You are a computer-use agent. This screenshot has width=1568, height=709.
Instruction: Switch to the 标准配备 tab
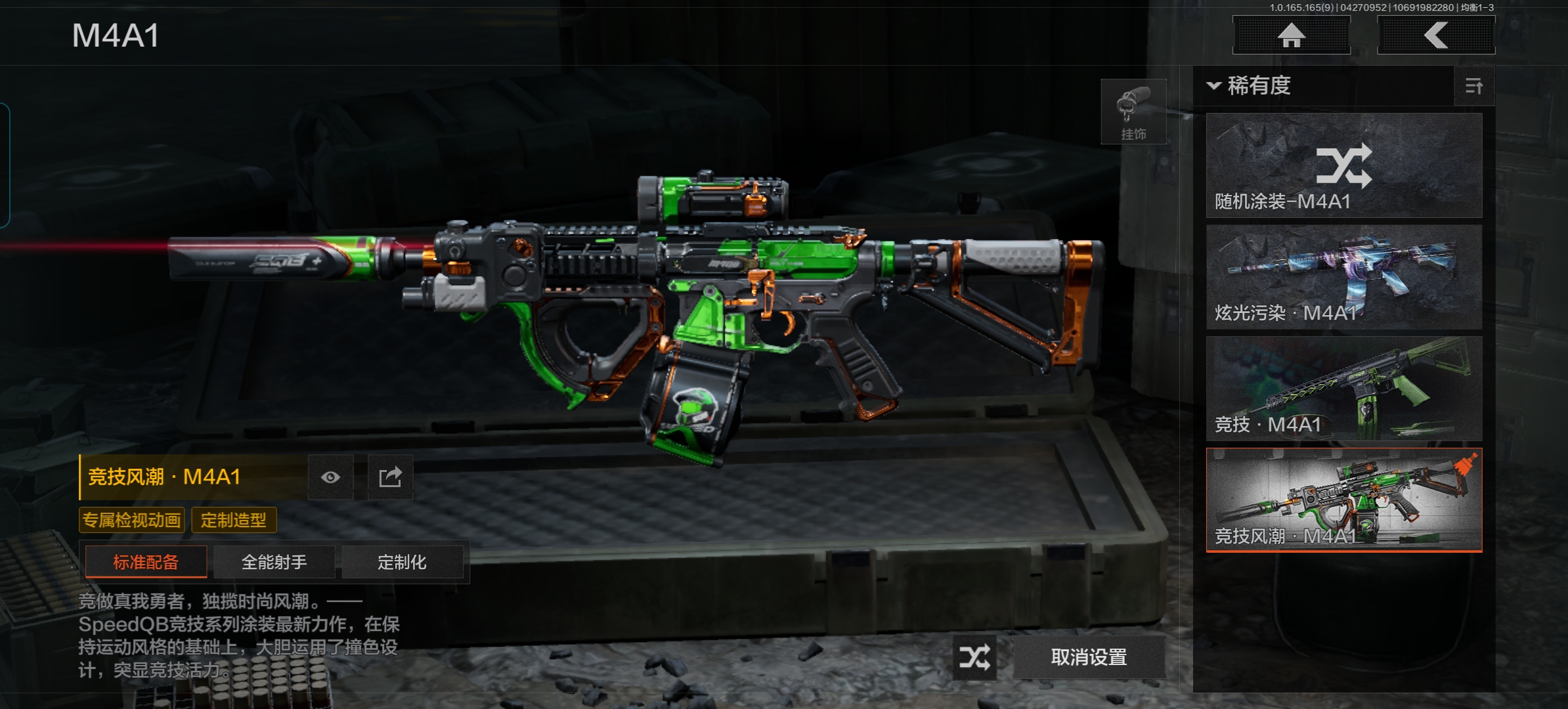[146, 562]
